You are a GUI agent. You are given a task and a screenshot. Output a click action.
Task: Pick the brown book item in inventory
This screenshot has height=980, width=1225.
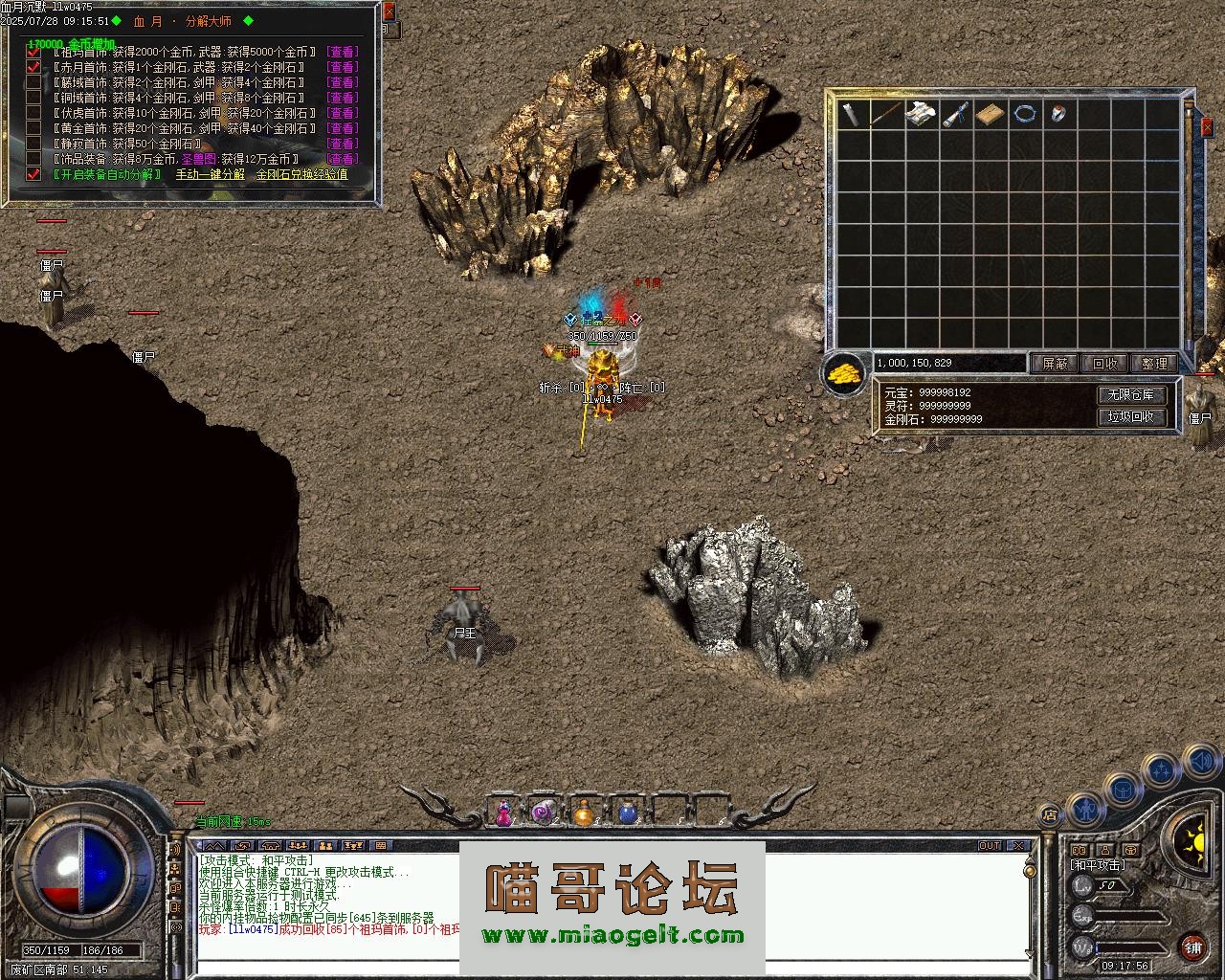tap(991, 114)
